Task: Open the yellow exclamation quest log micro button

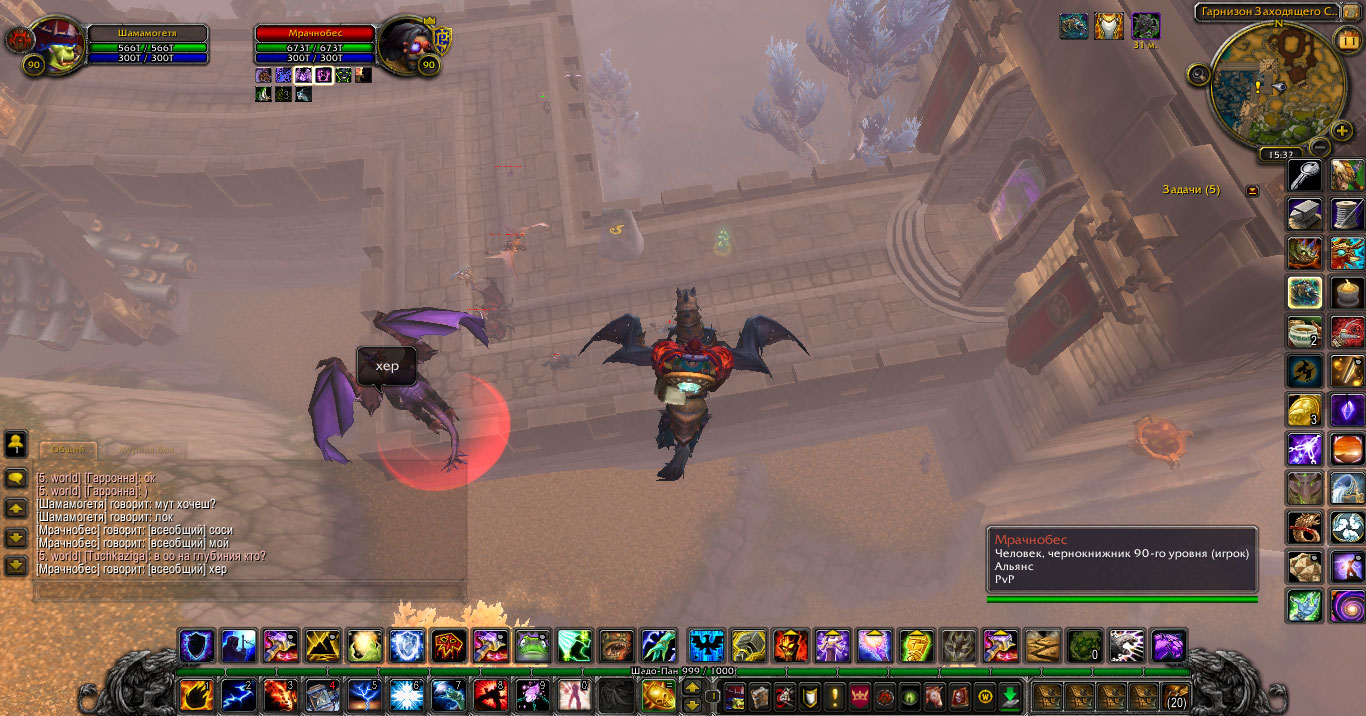Action: pyautogui.click(x=833, y=696)
